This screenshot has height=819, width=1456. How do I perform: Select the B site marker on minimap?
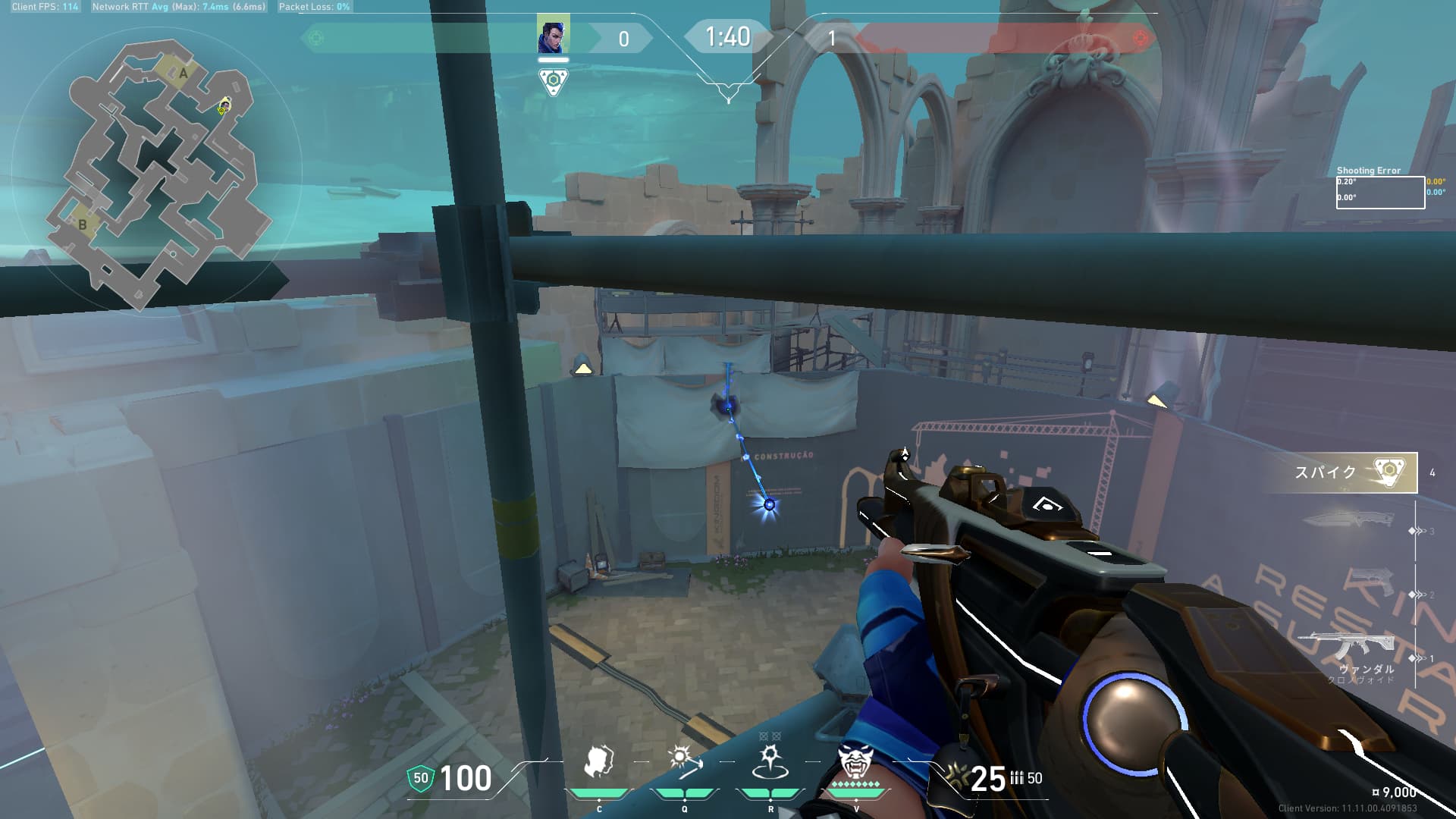[x=83, y=224]
